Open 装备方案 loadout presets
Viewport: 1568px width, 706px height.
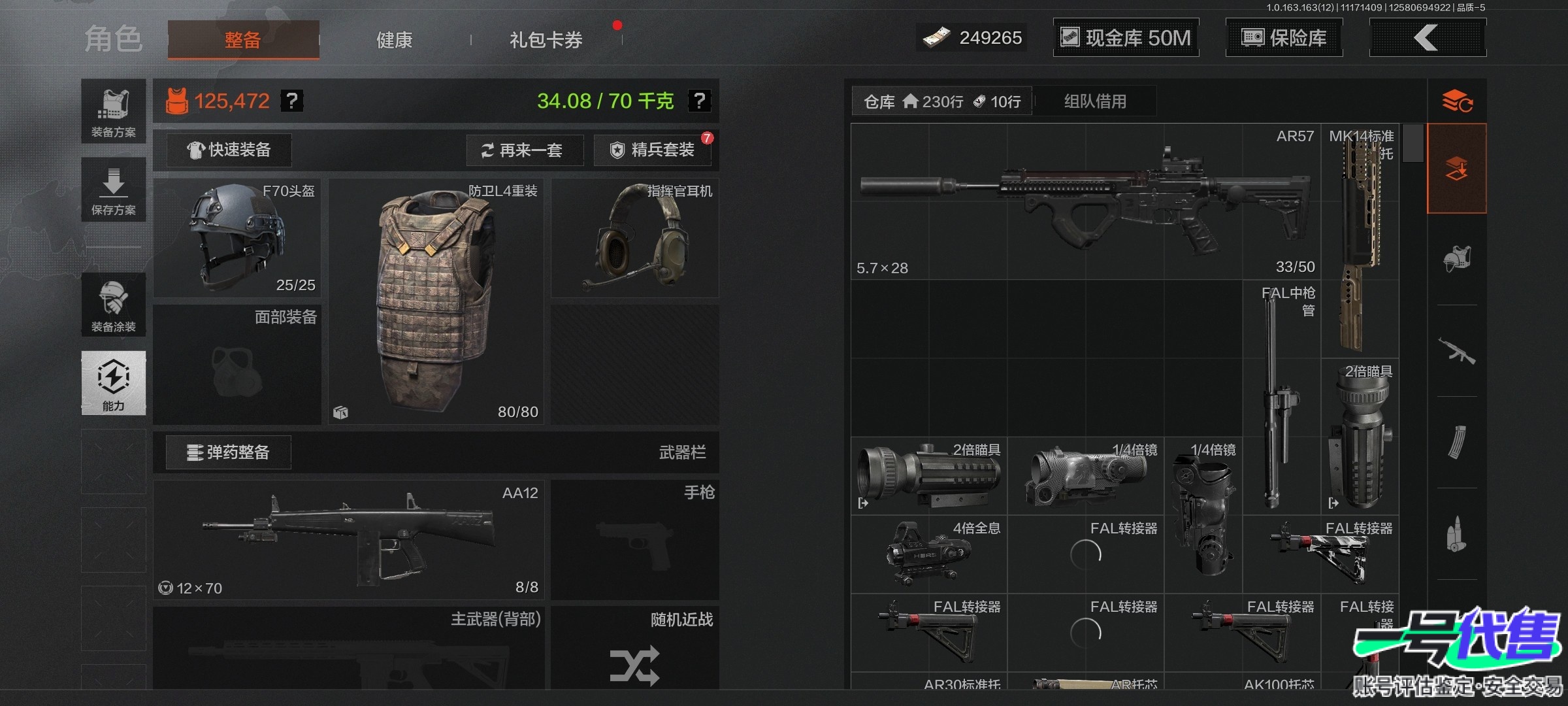tap(114, 111)
